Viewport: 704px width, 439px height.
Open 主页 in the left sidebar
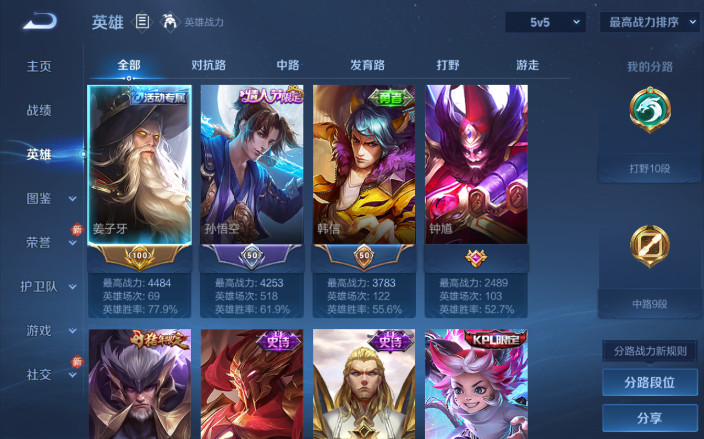[39, 66]
